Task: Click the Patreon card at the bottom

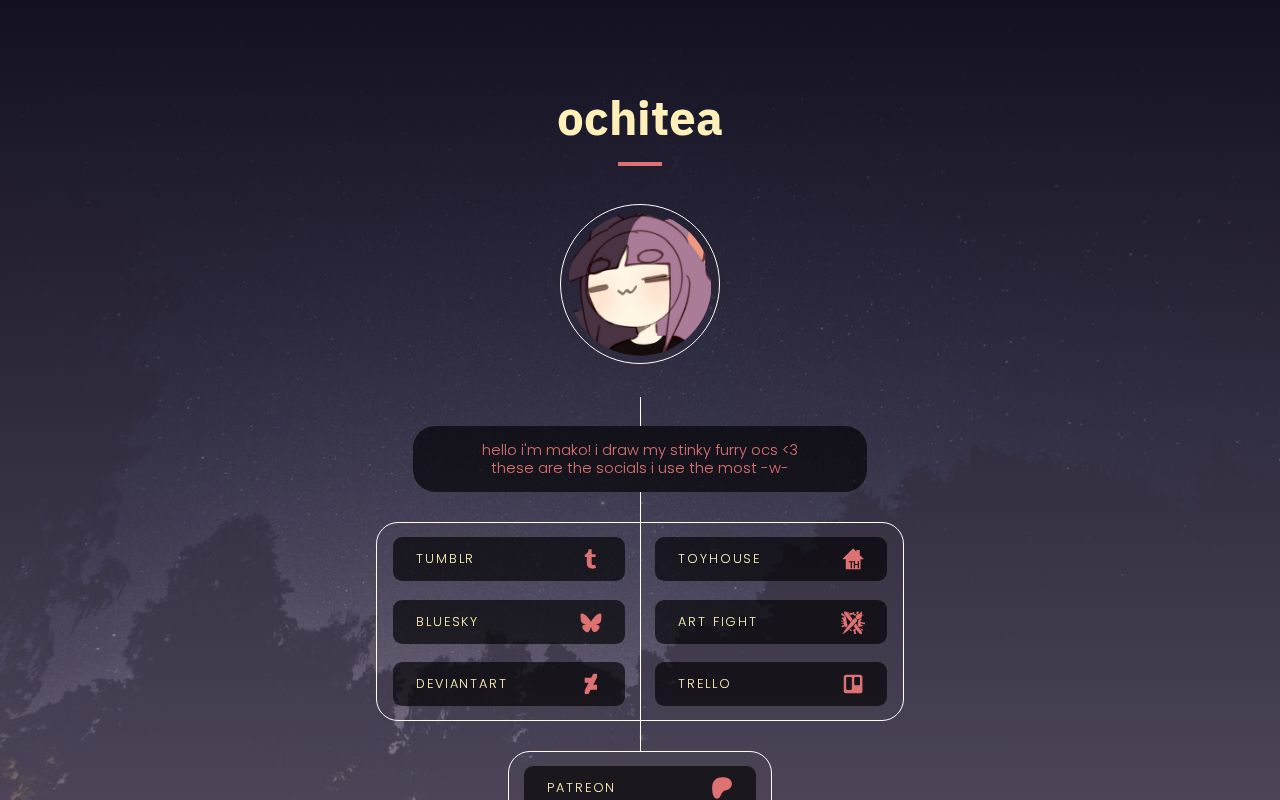Action: pos(640,780)
